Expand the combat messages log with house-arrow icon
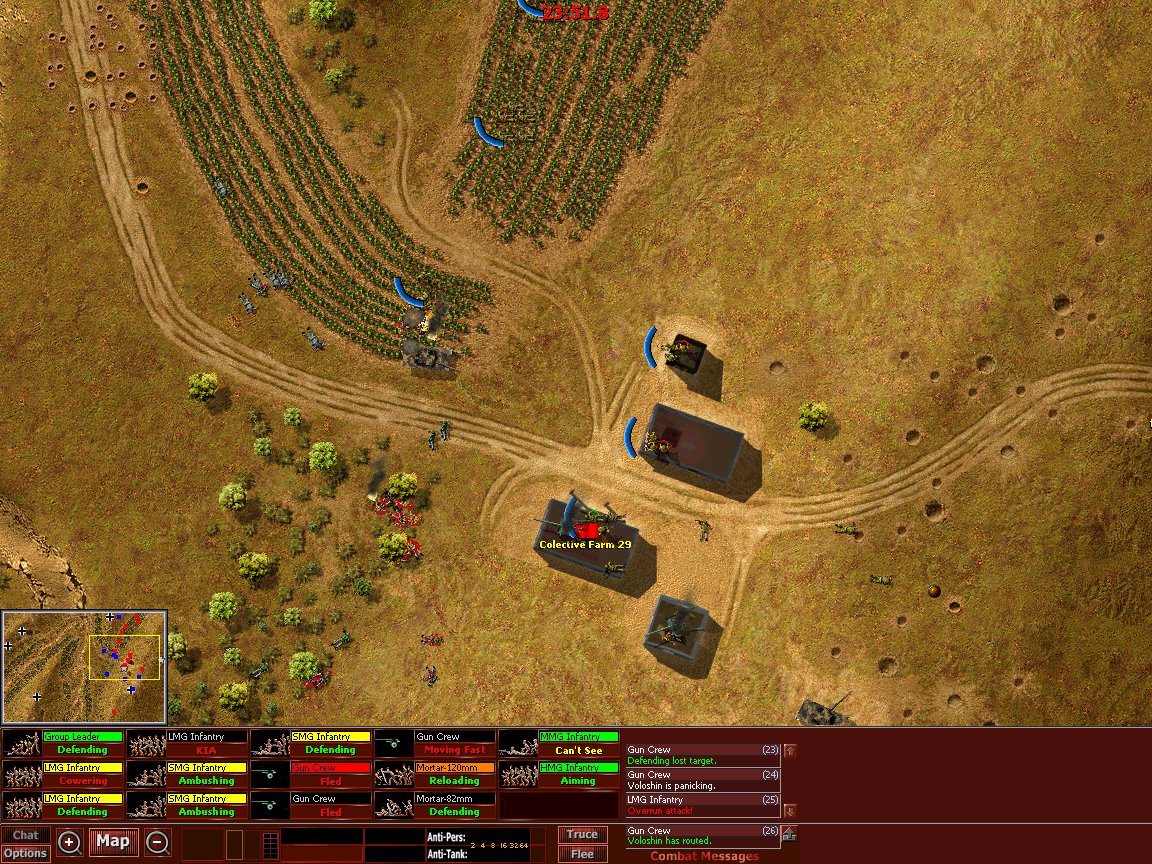1152x864 pixels. (x=789, y=834)
